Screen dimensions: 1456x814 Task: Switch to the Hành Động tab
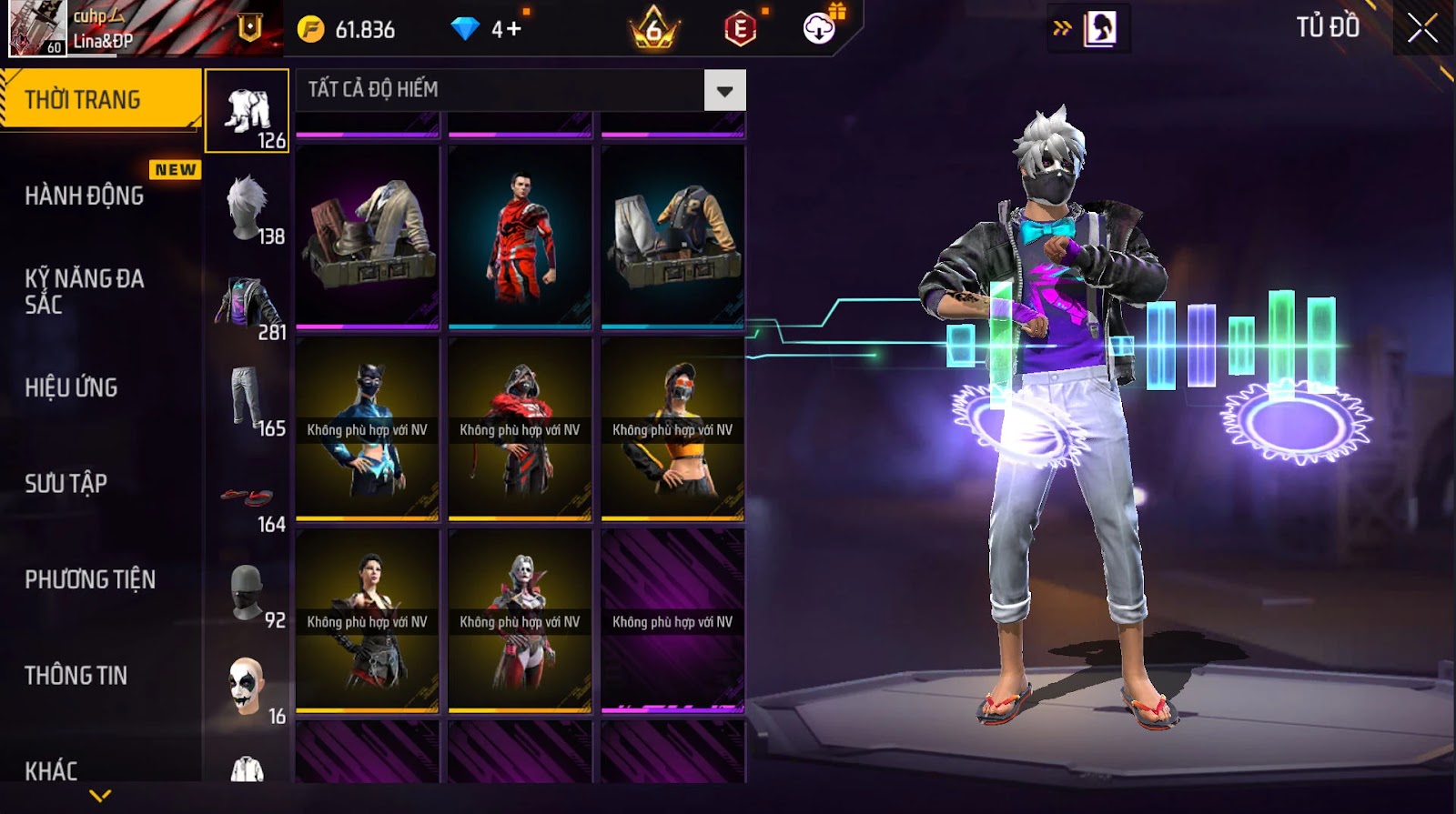pos(85,196)
